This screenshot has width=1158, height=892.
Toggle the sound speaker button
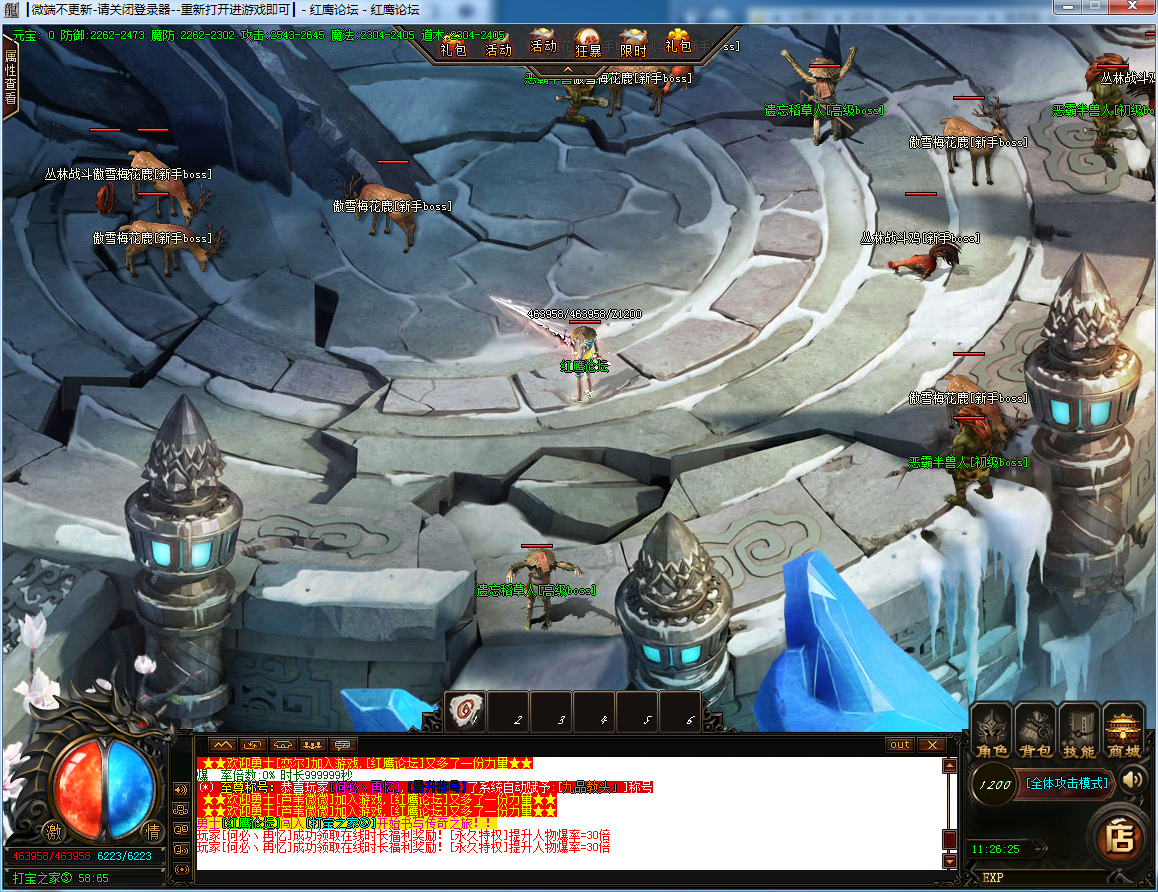[x=1133, y=780]
